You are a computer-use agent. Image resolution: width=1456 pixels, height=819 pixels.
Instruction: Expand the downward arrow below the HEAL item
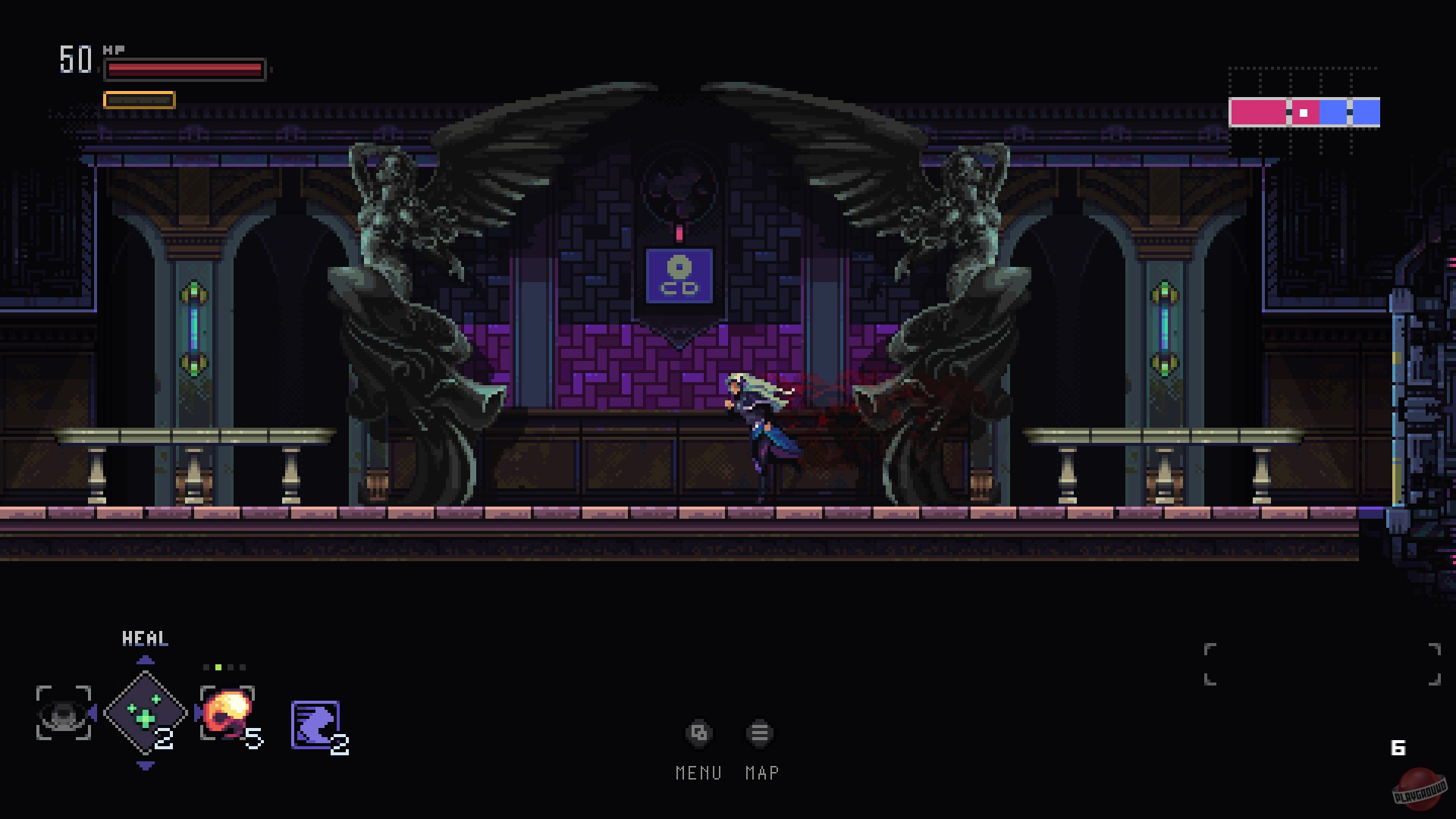tap(144, 766)
